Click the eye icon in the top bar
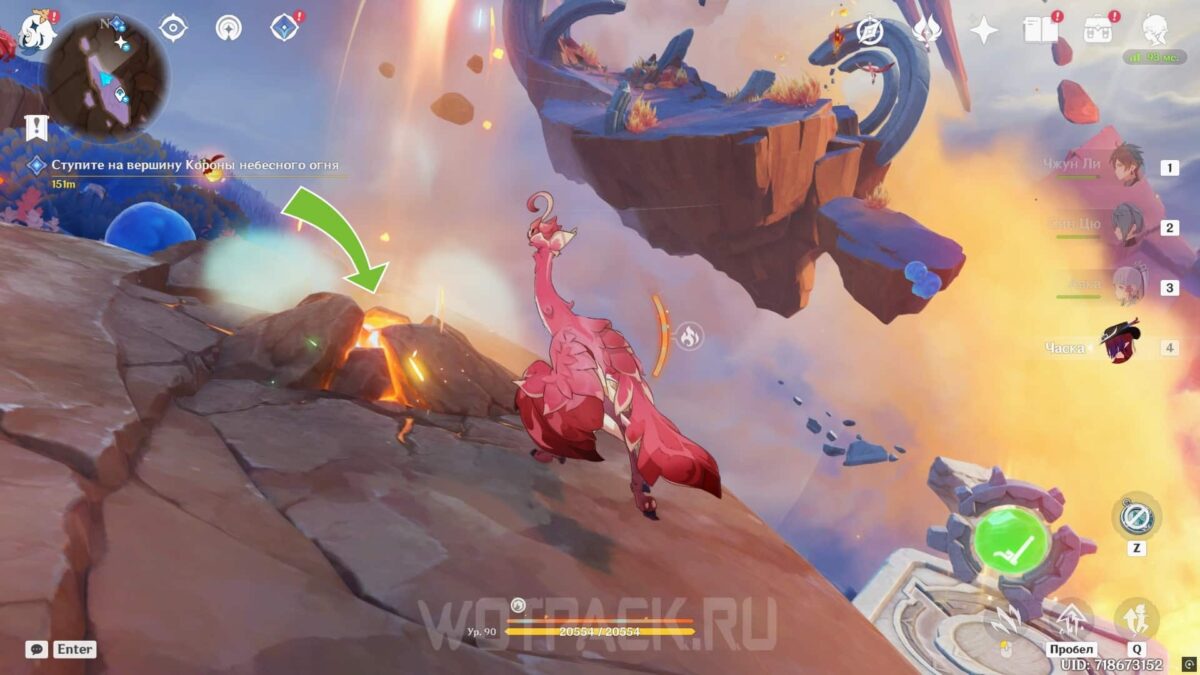The width and height of the screenshot is (1200, 675). tap(174, 28)
